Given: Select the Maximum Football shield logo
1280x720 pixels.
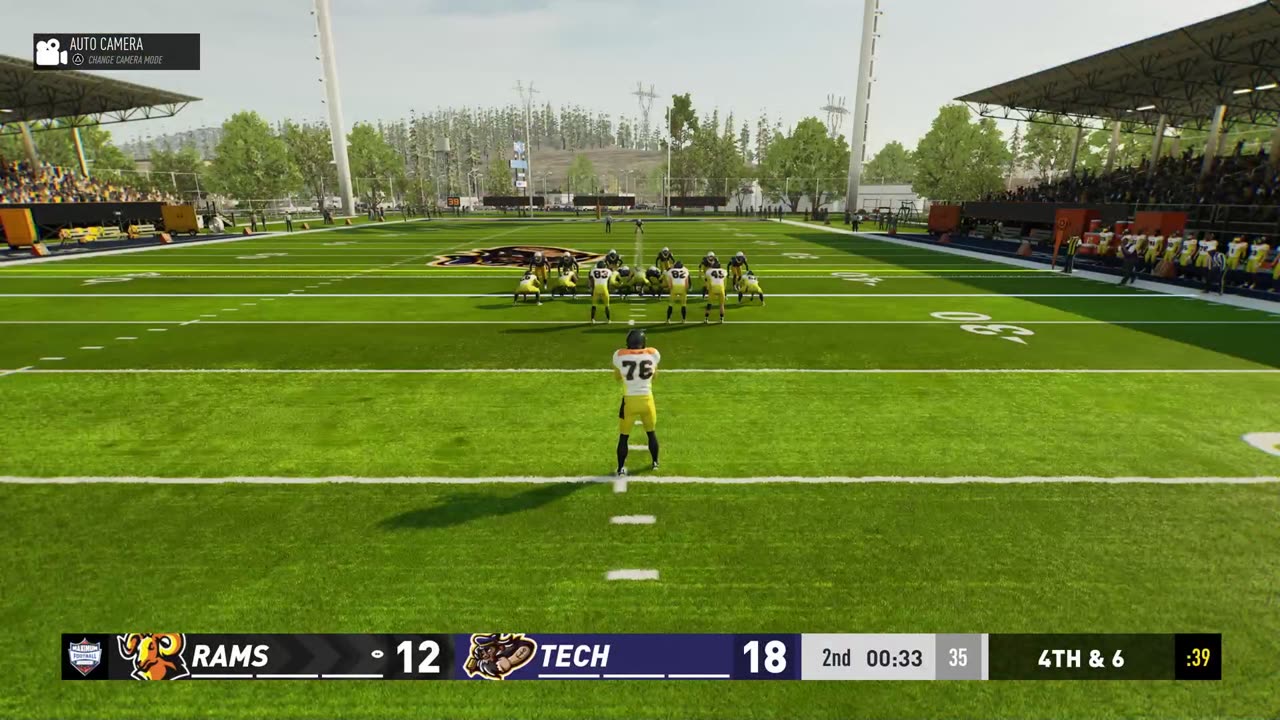Looking at the screenshot, I should pos(85,656).
